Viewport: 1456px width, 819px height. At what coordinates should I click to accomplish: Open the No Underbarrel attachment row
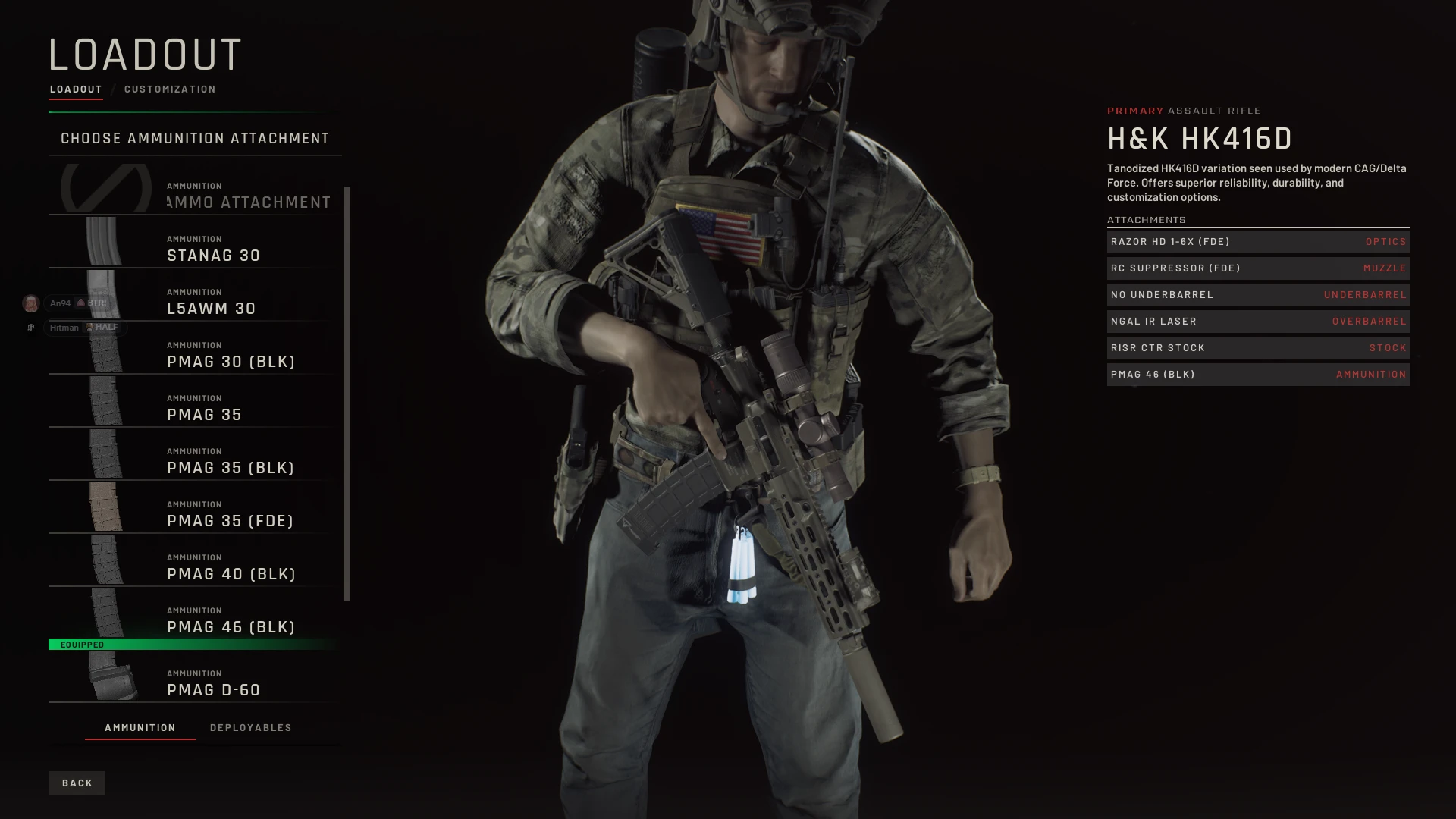tap(1257, 294)
